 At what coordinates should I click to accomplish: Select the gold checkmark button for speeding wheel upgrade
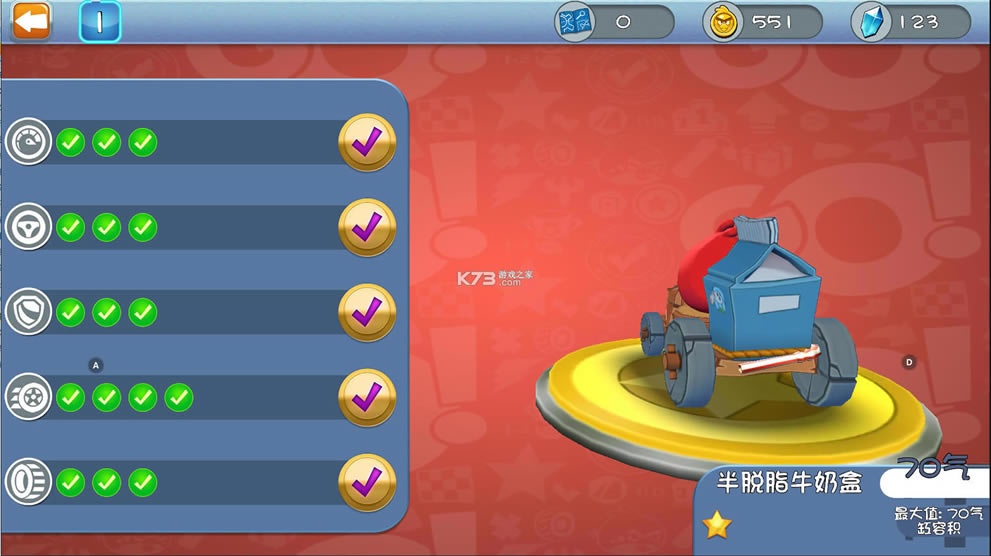[x=367, y=398]
